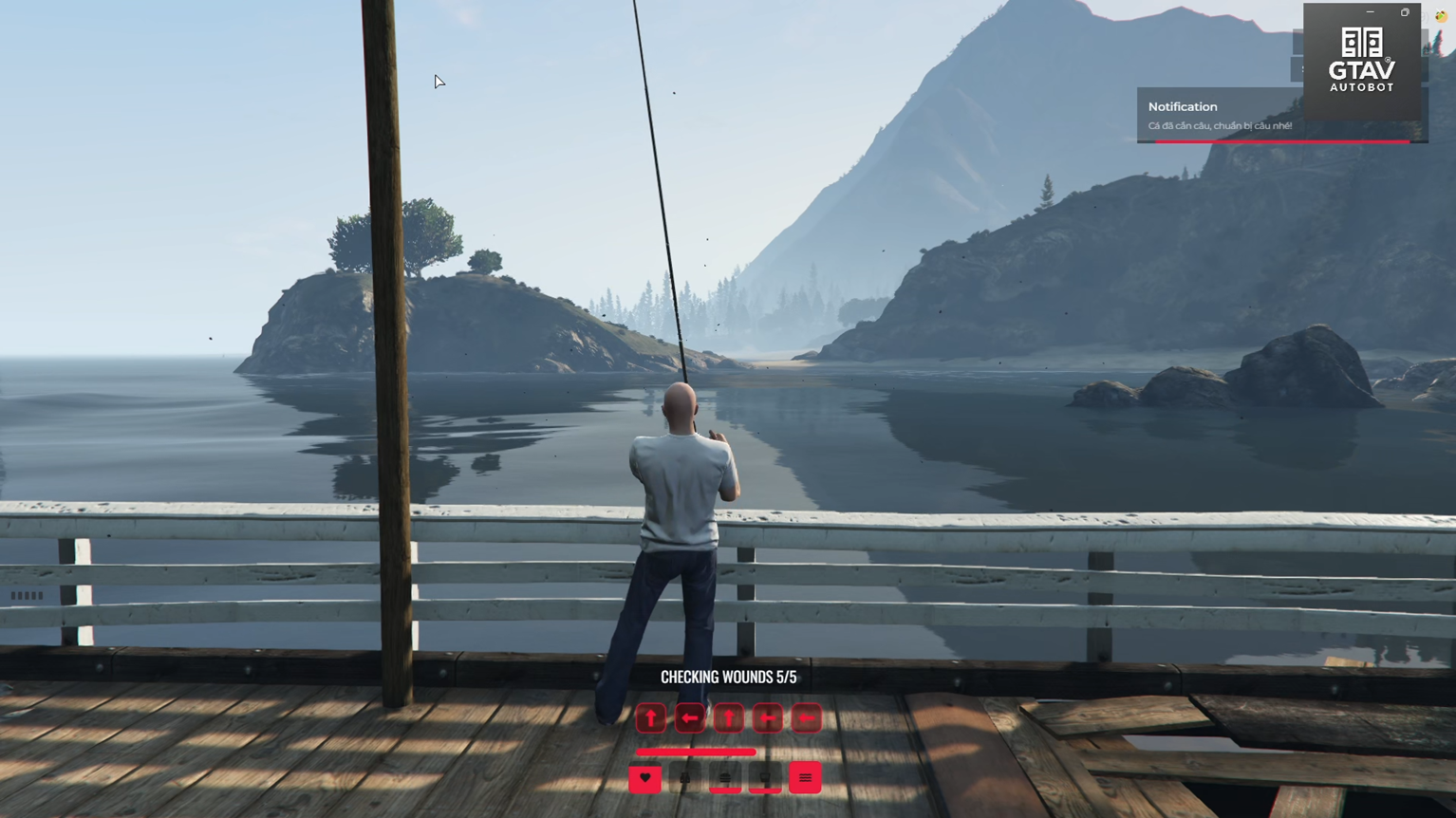Click the fish bite Notification popup
The image size is (1456, 818).
pyautogui.click(x=1220, y=116)
